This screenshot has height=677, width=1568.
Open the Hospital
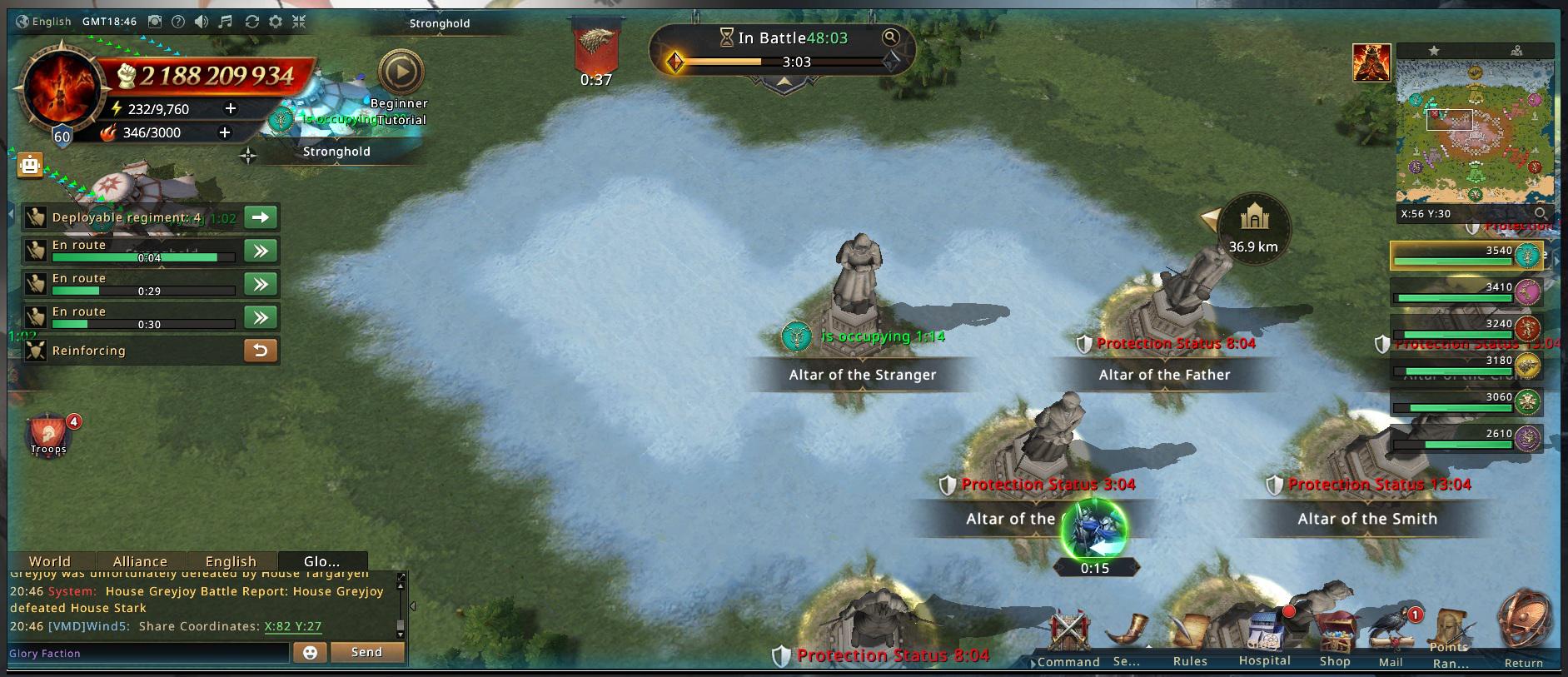coord(1264,638)
